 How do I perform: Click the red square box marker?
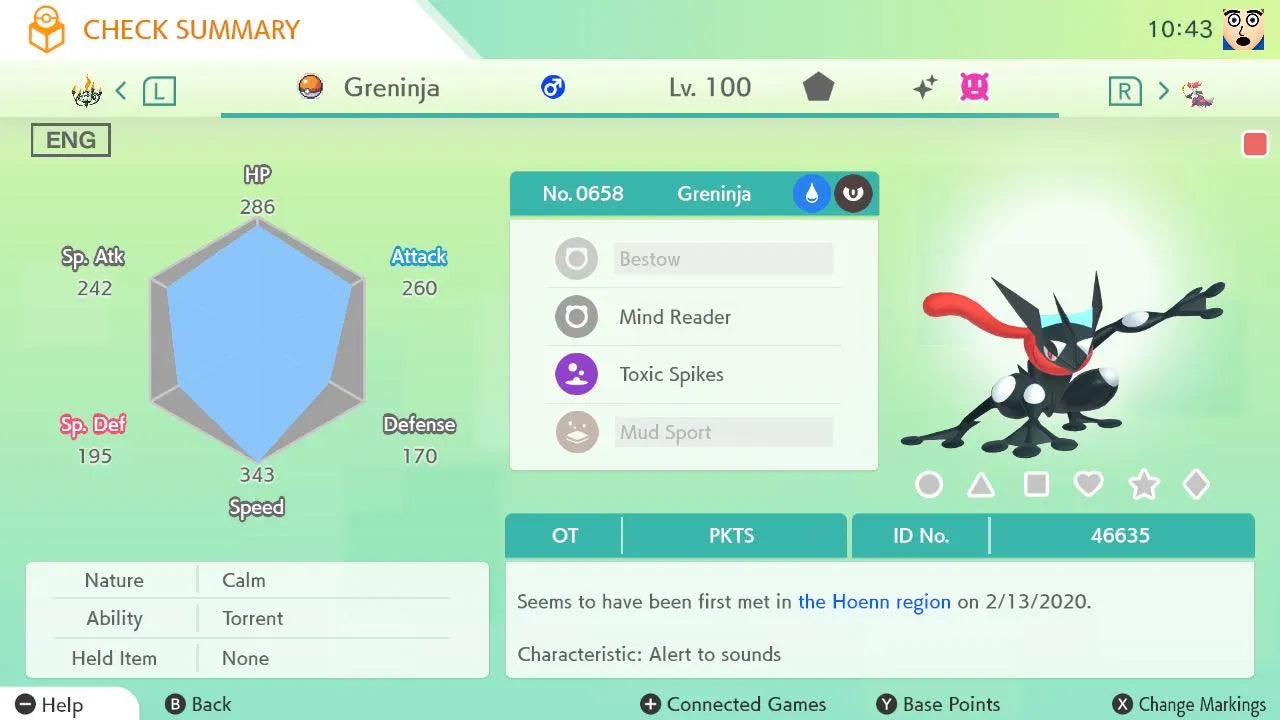point(1254,144)
